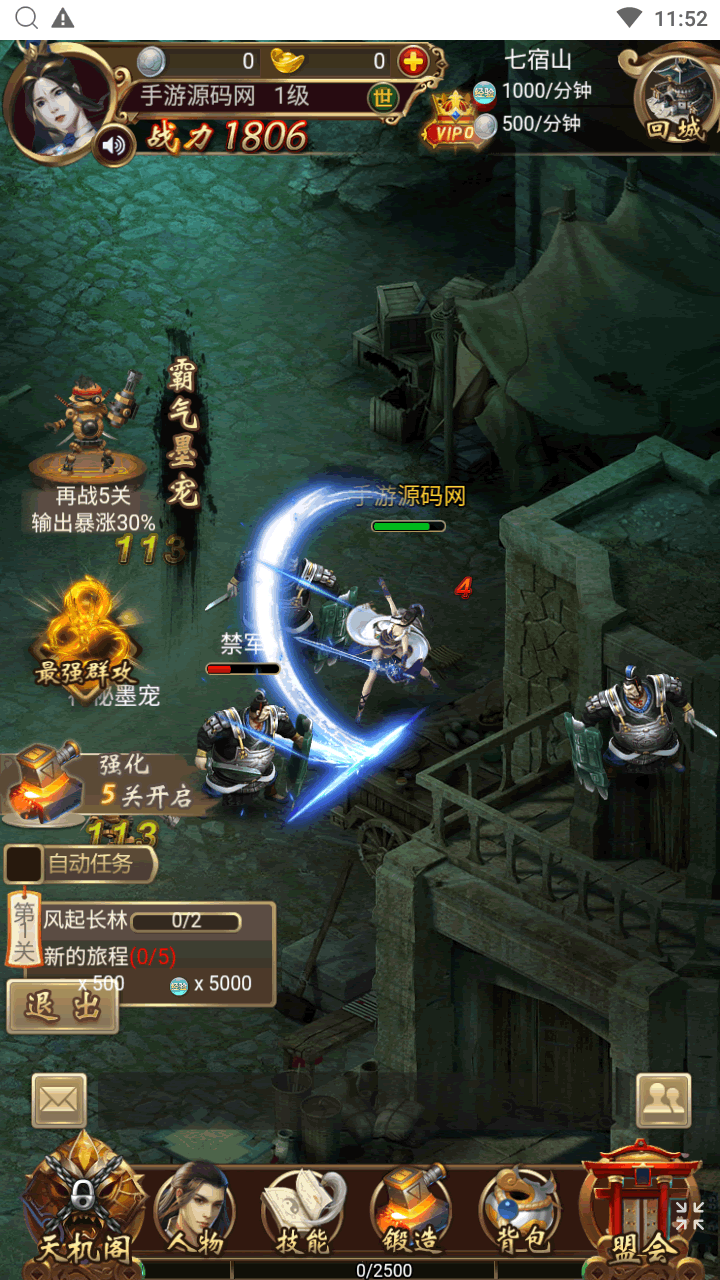This screenshot has height=1280, width=720.
Task: Open the mail envelope
Action: point(59,1100)
